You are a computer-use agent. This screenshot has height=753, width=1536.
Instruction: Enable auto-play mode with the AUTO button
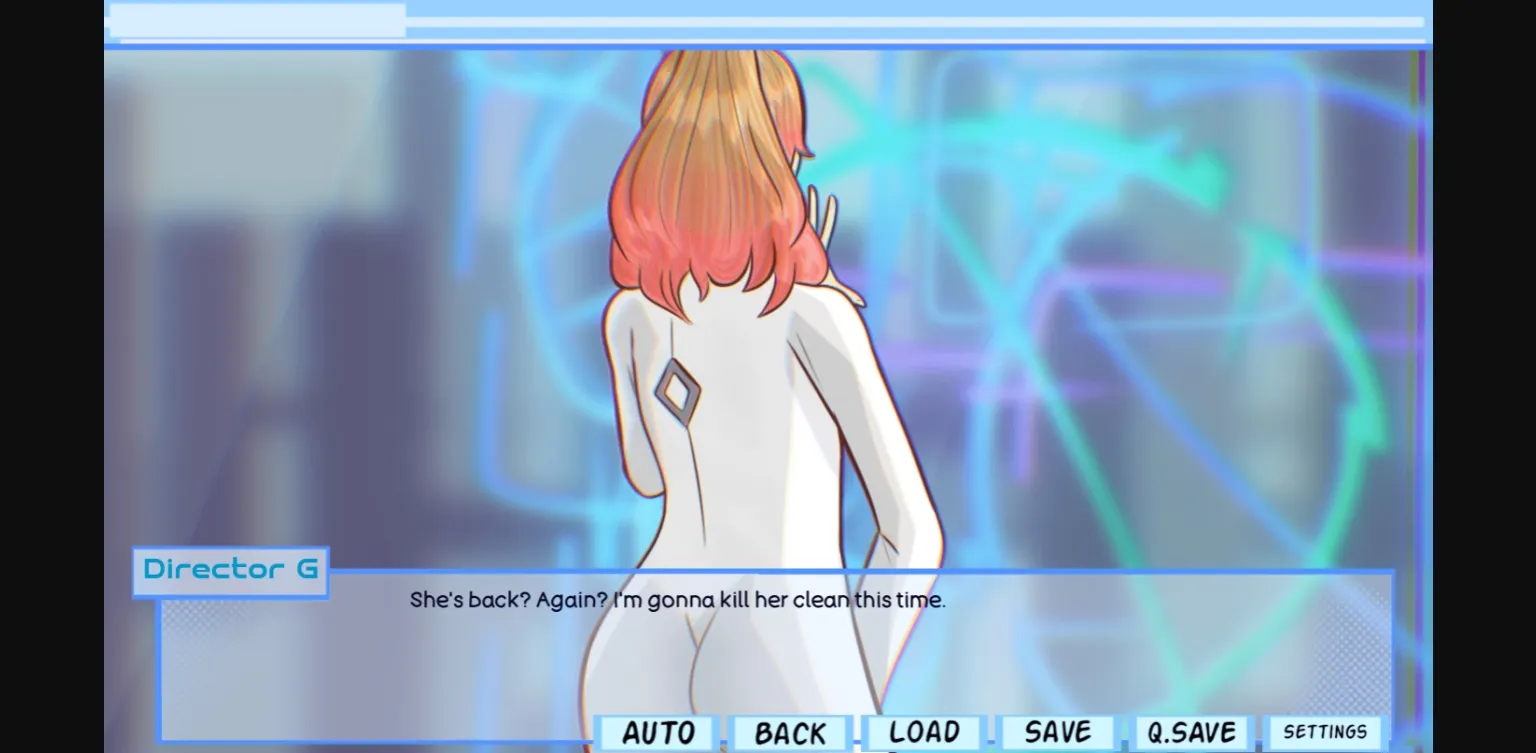[655, 731]
